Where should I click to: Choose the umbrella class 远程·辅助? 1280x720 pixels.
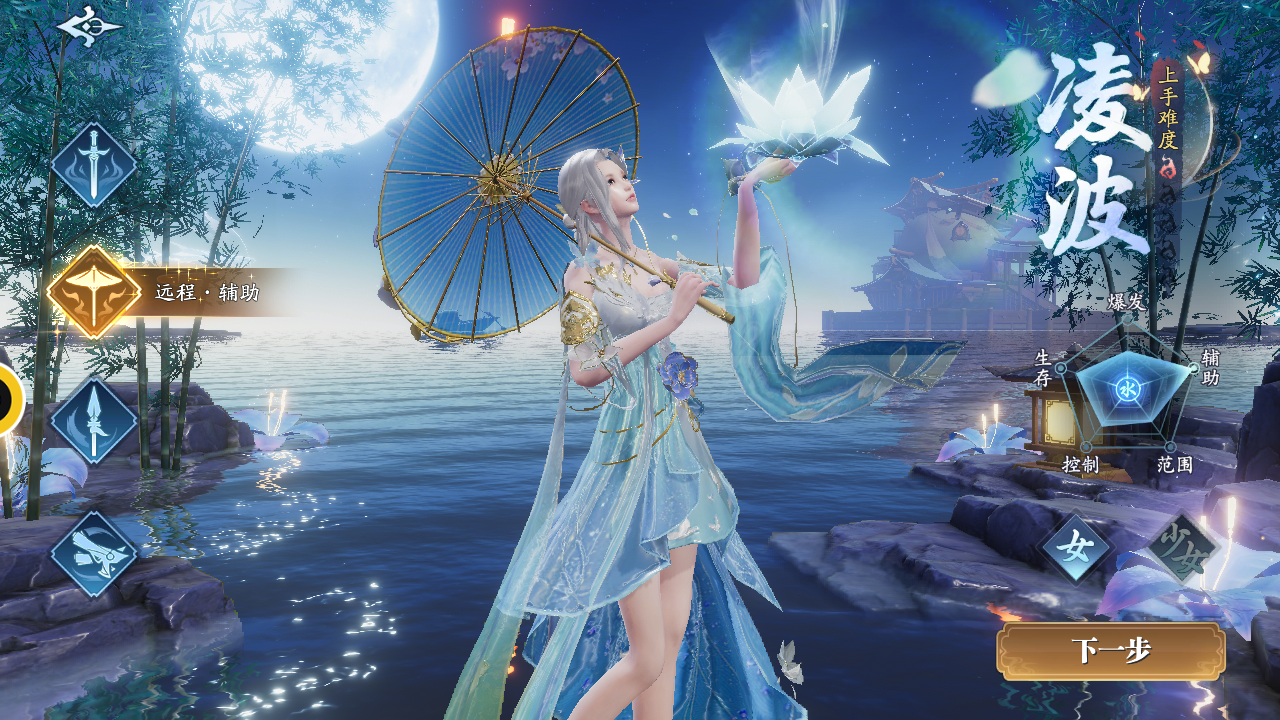(94, 292)
